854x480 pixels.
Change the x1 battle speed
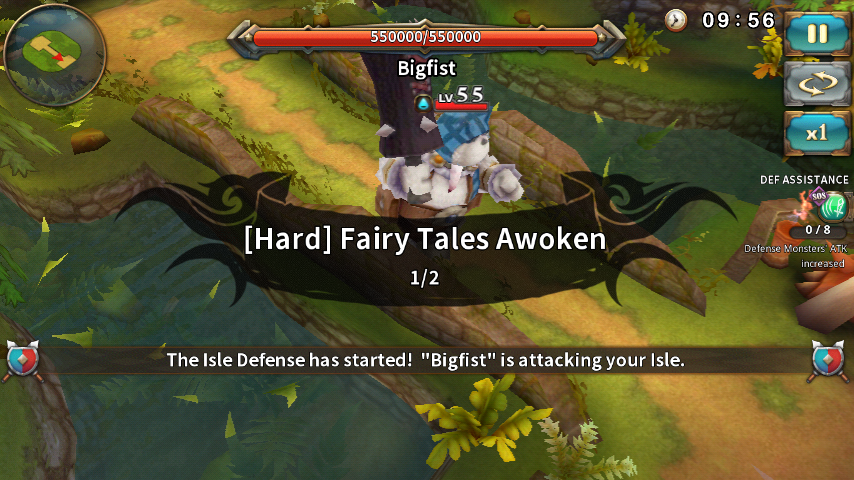point(817,133)
